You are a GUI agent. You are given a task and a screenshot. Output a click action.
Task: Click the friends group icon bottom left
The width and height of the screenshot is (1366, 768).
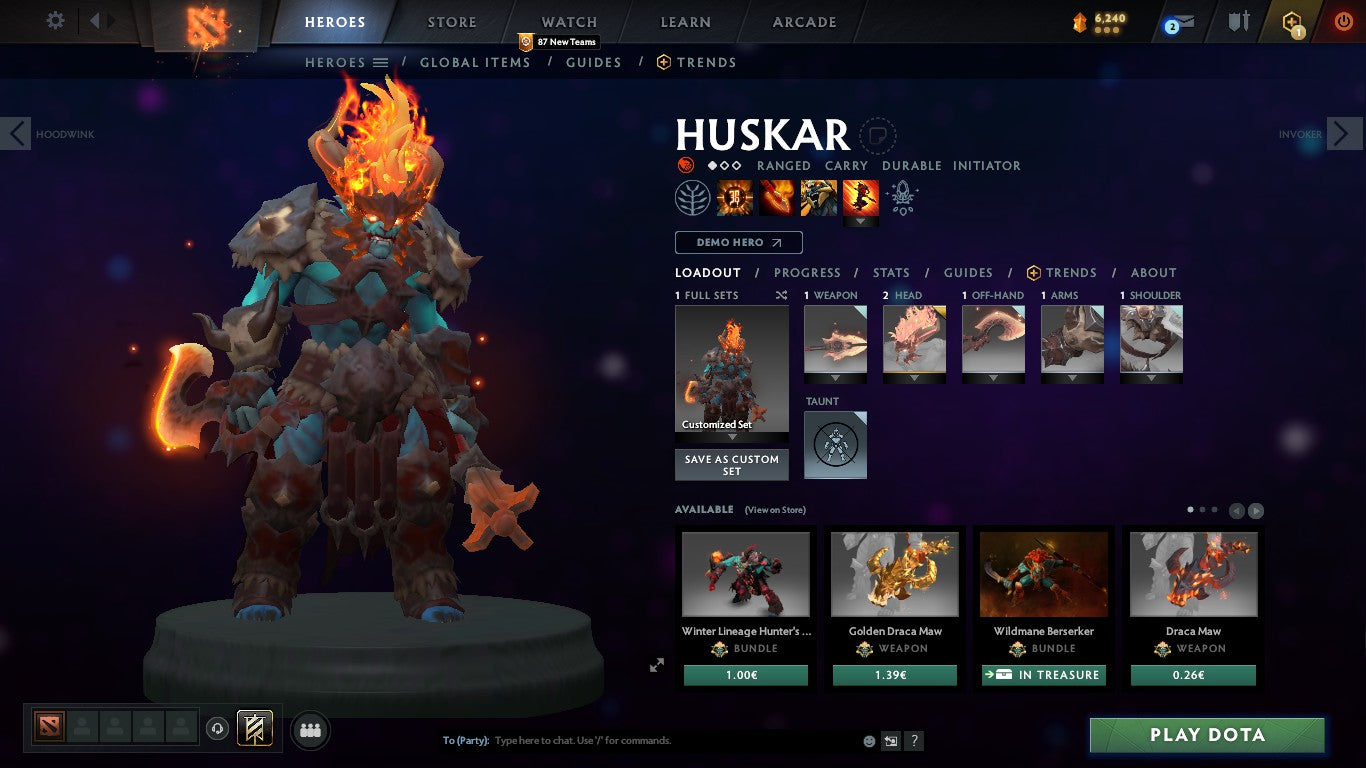pos(310,730)
